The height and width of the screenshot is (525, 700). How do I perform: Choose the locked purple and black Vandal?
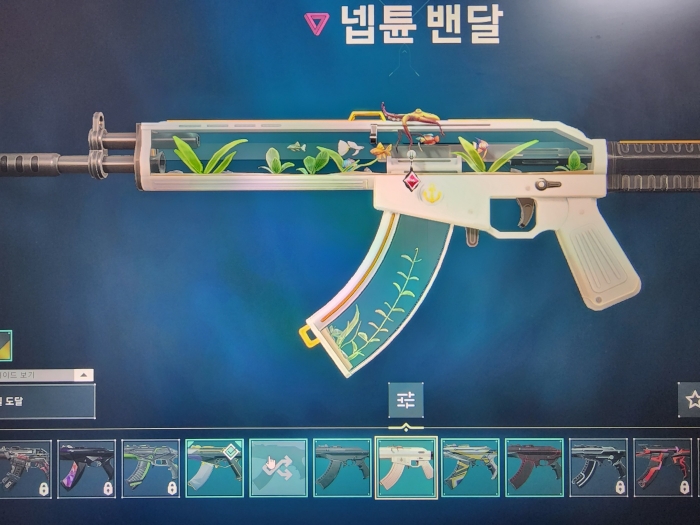[86, 467]
